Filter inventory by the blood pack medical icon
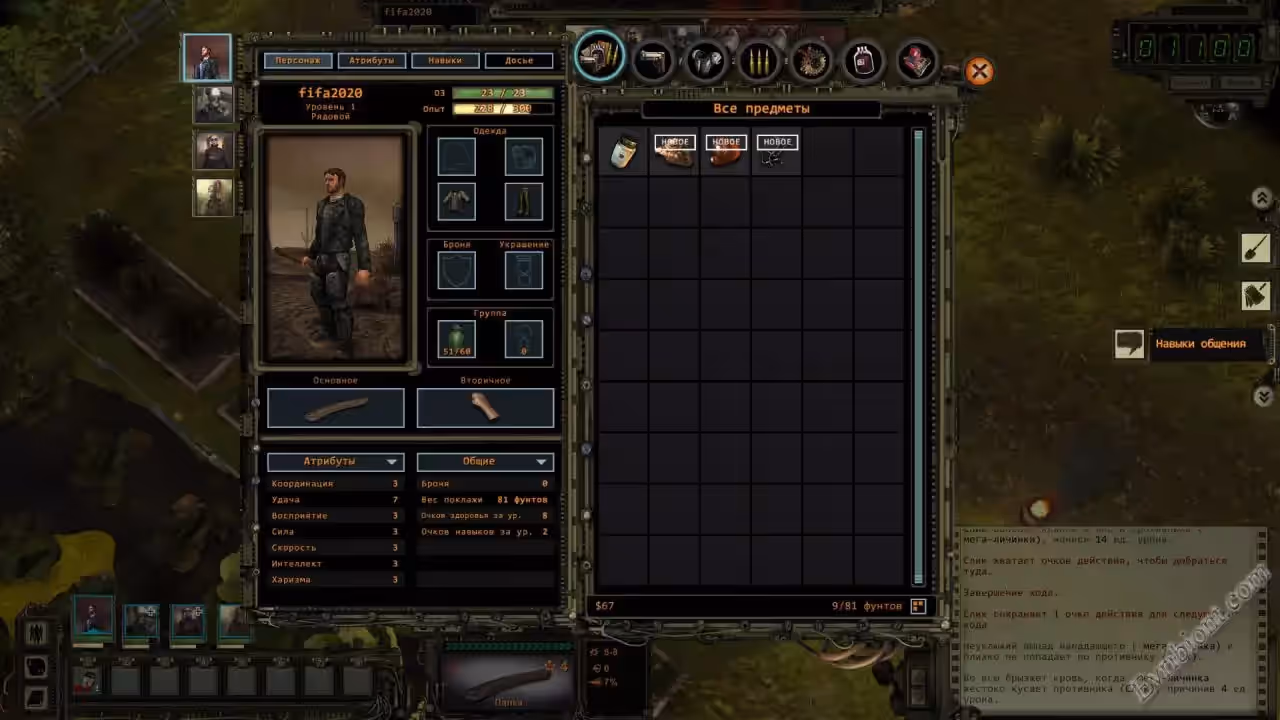Viewport: 1280px width, 720px height. 862,61
